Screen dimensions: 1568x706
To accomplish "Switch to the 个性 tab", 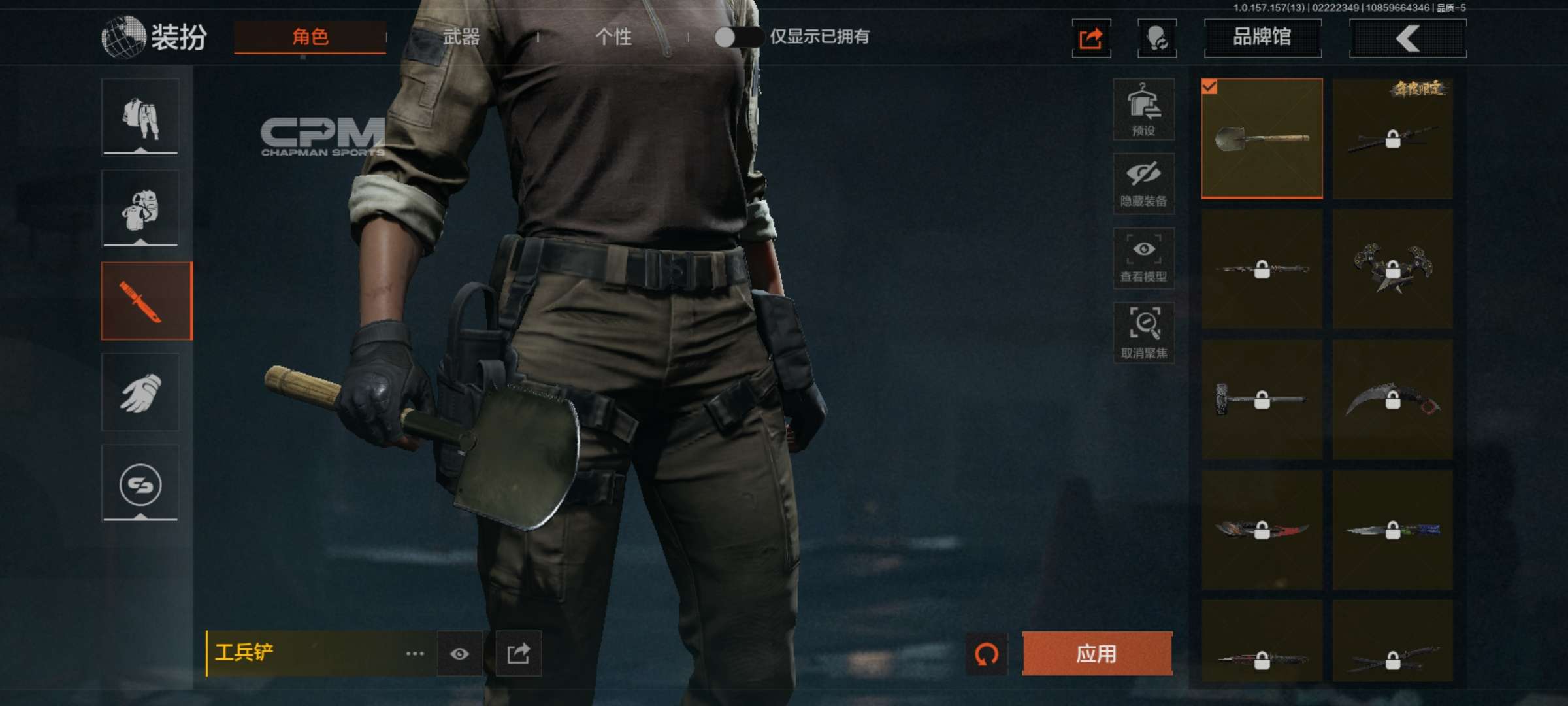I will (614, 37).
